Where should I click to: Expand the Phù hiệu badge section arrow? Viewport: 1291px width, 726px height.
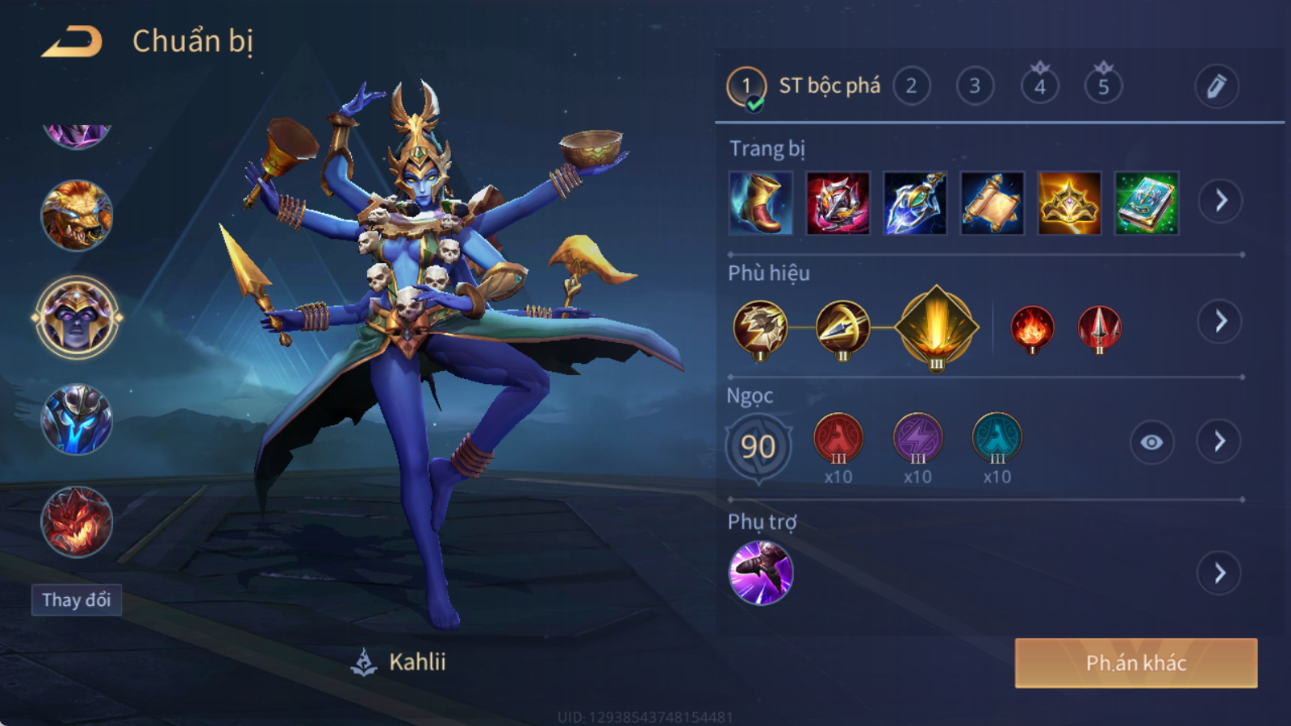(1220, 321)
